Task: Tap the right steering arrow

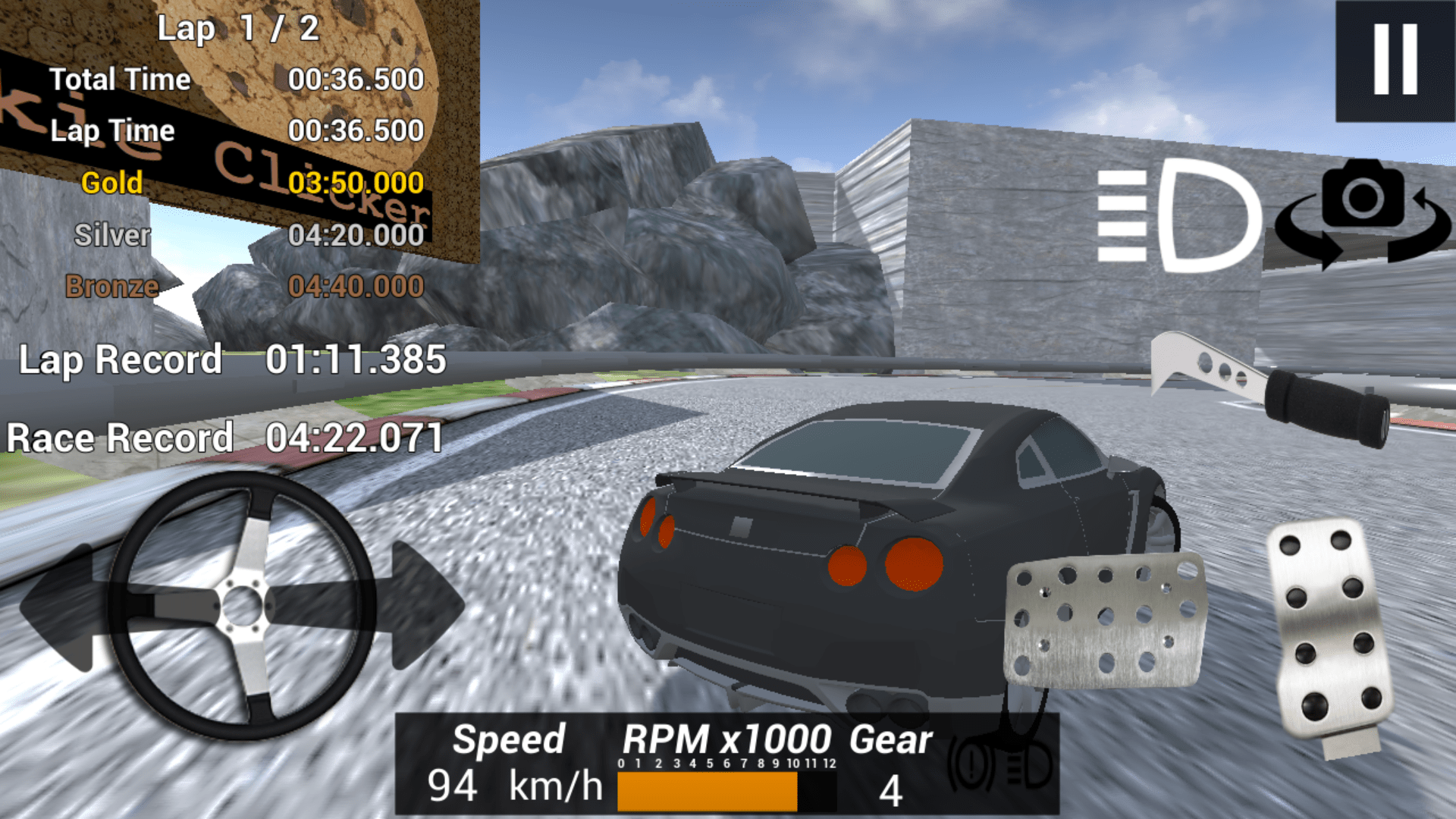Action: [413, 607]
